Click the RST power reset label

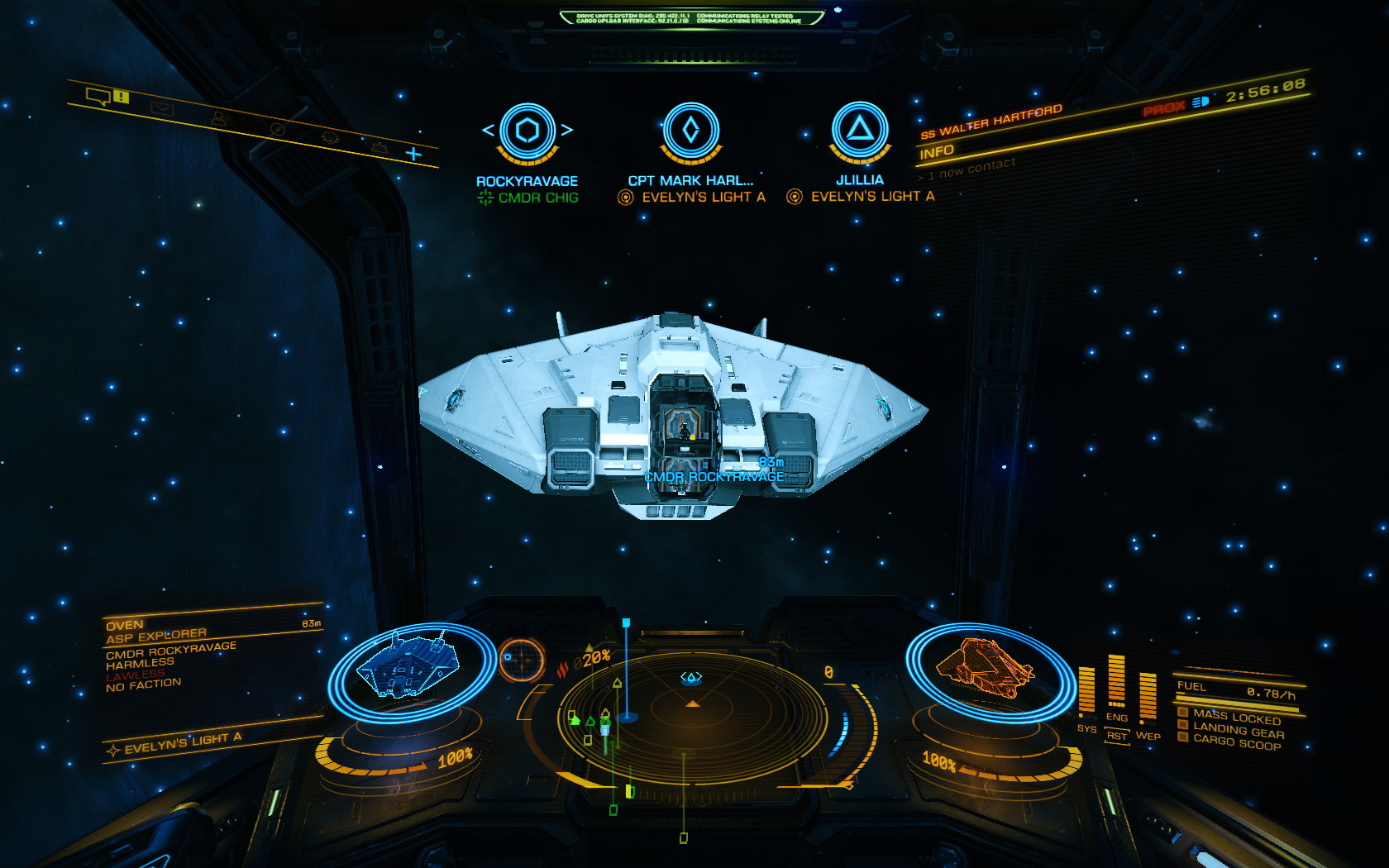1117,736
